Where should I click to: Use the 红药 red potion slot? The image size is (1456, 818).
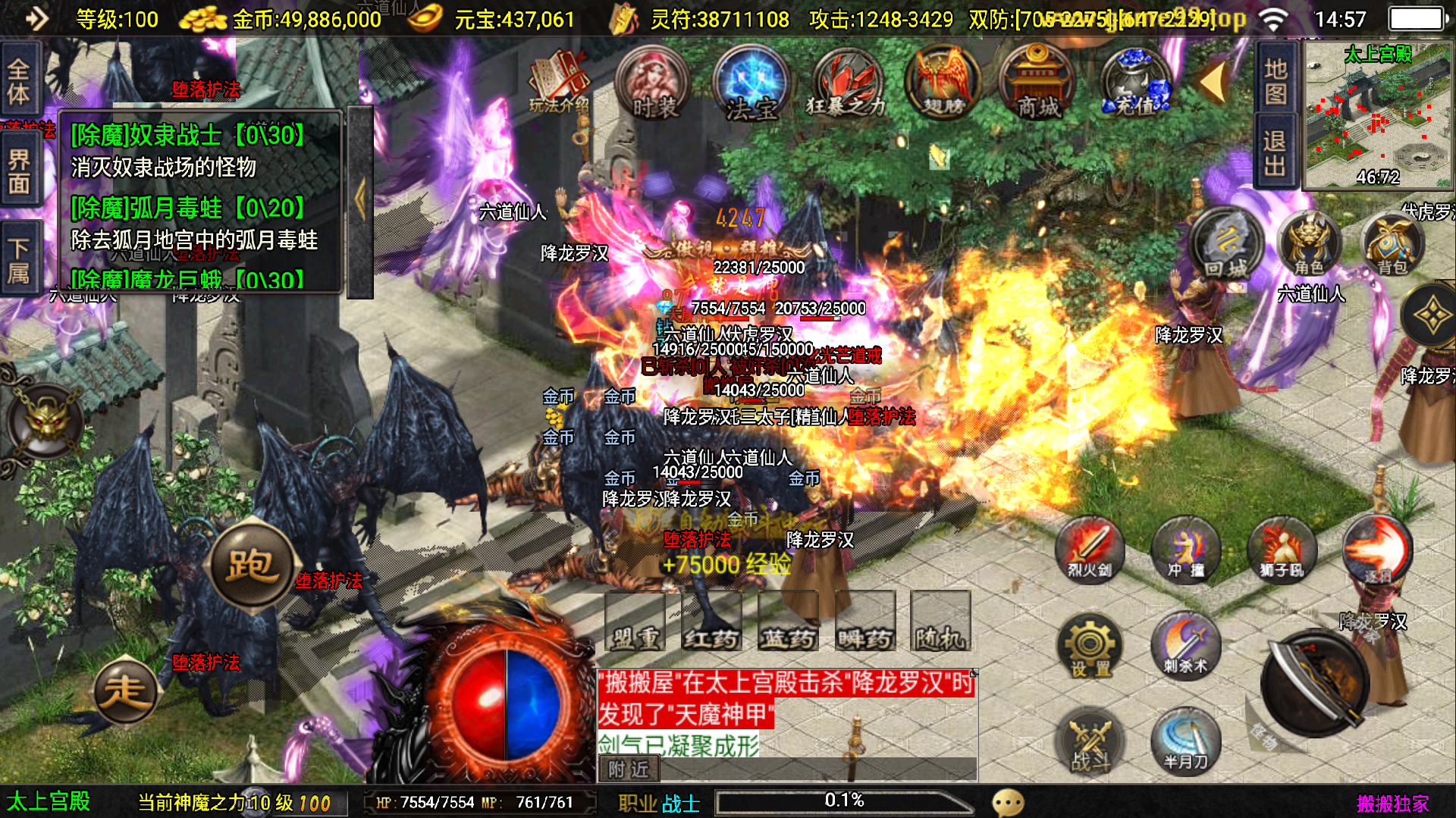[711, 622]
